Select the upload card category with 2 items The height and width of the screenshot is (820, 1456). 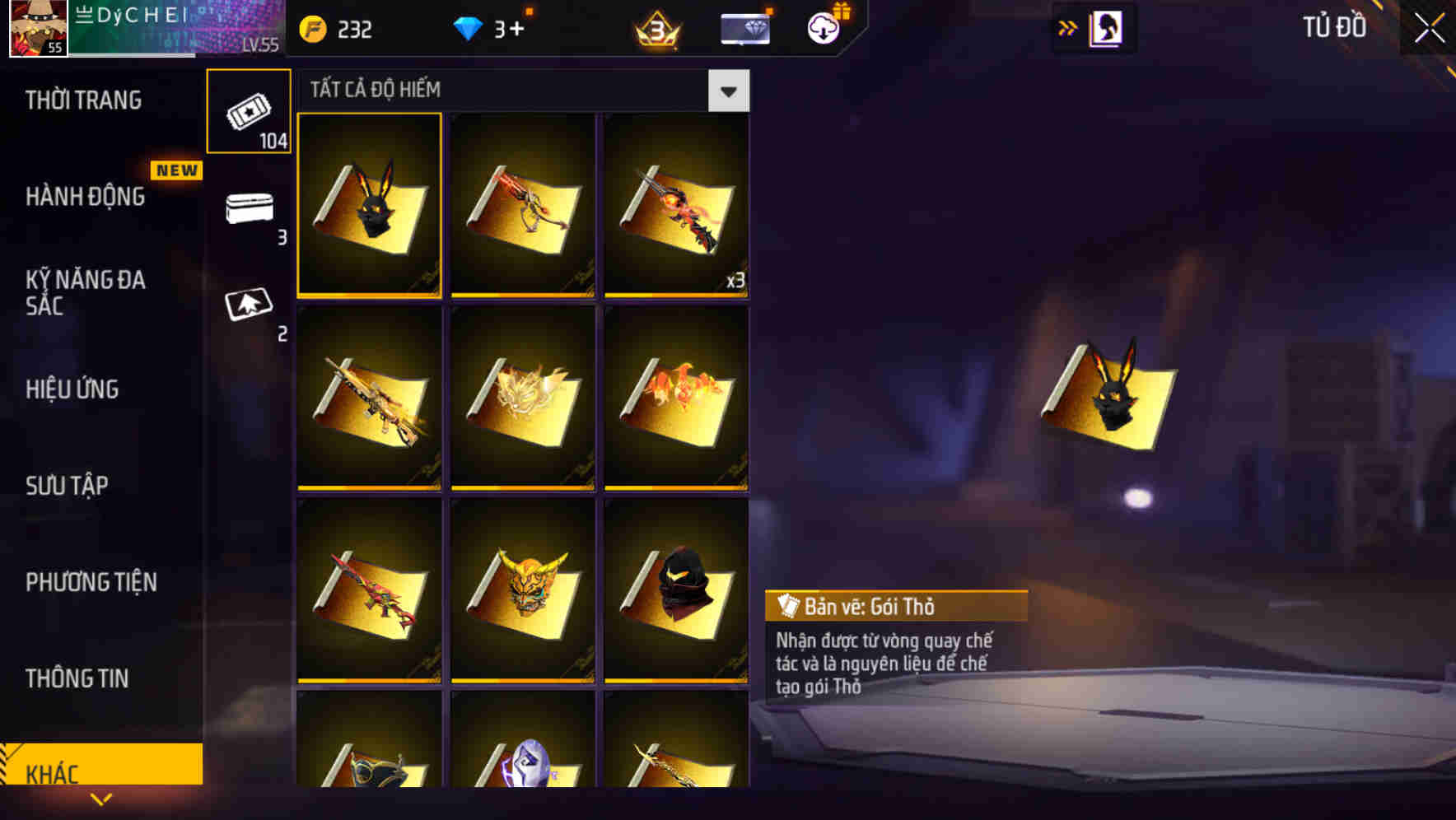pos(249,305)
